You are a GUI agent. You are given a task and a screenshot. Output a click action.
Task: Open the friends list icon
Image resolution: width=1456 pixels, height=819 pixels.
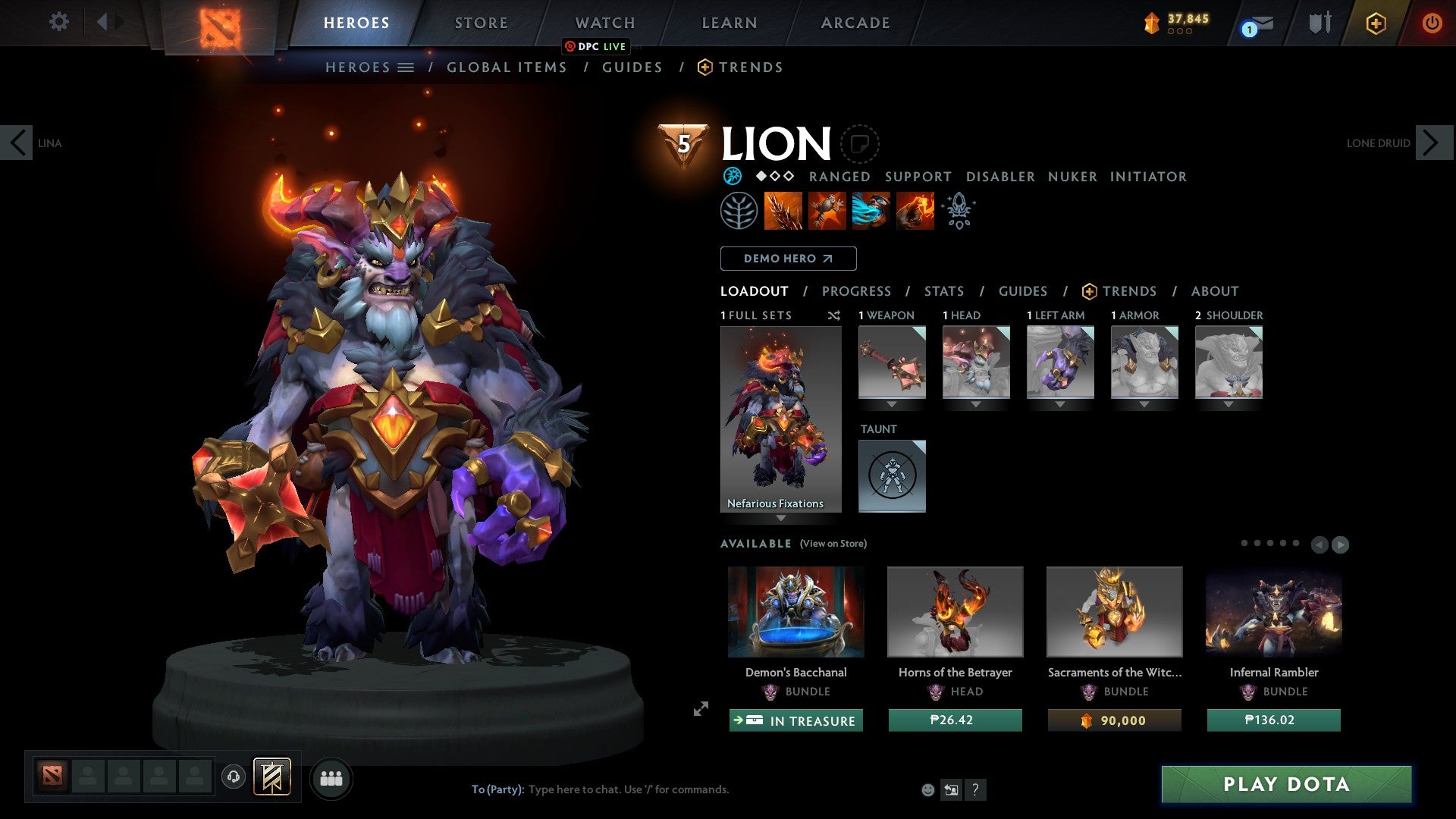tap(330, 777)
